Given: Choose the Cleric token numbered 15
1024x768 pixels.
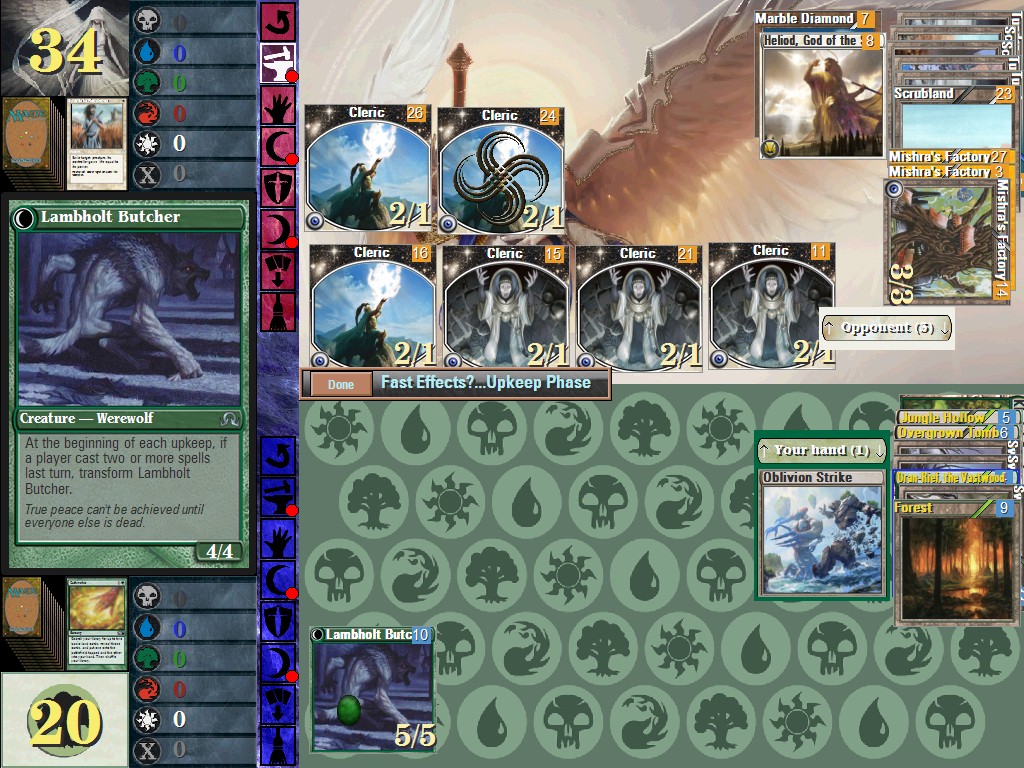Looking at the screenshot, I should point(504,307).
